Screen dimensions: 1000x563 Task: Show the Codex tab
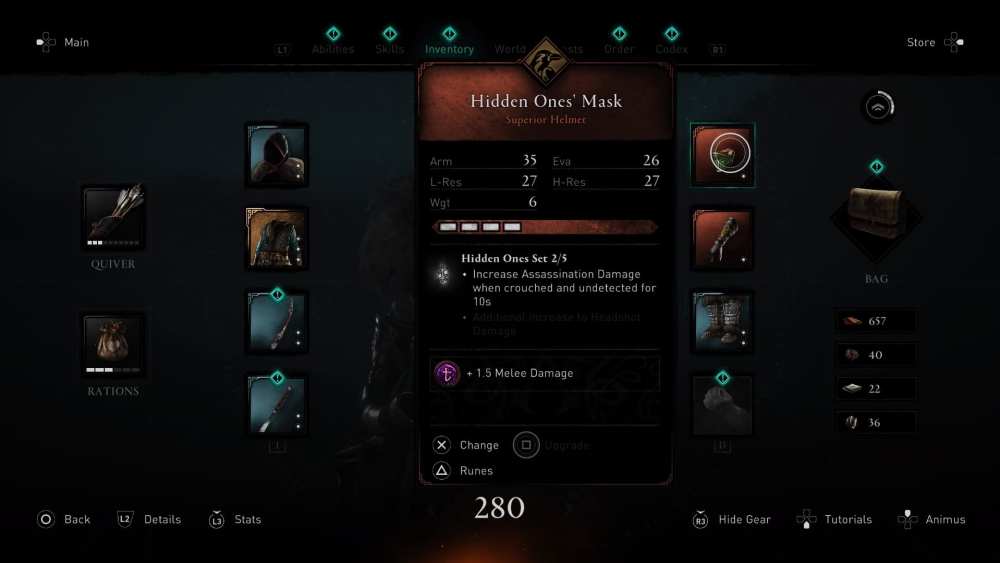pos(671,48)
